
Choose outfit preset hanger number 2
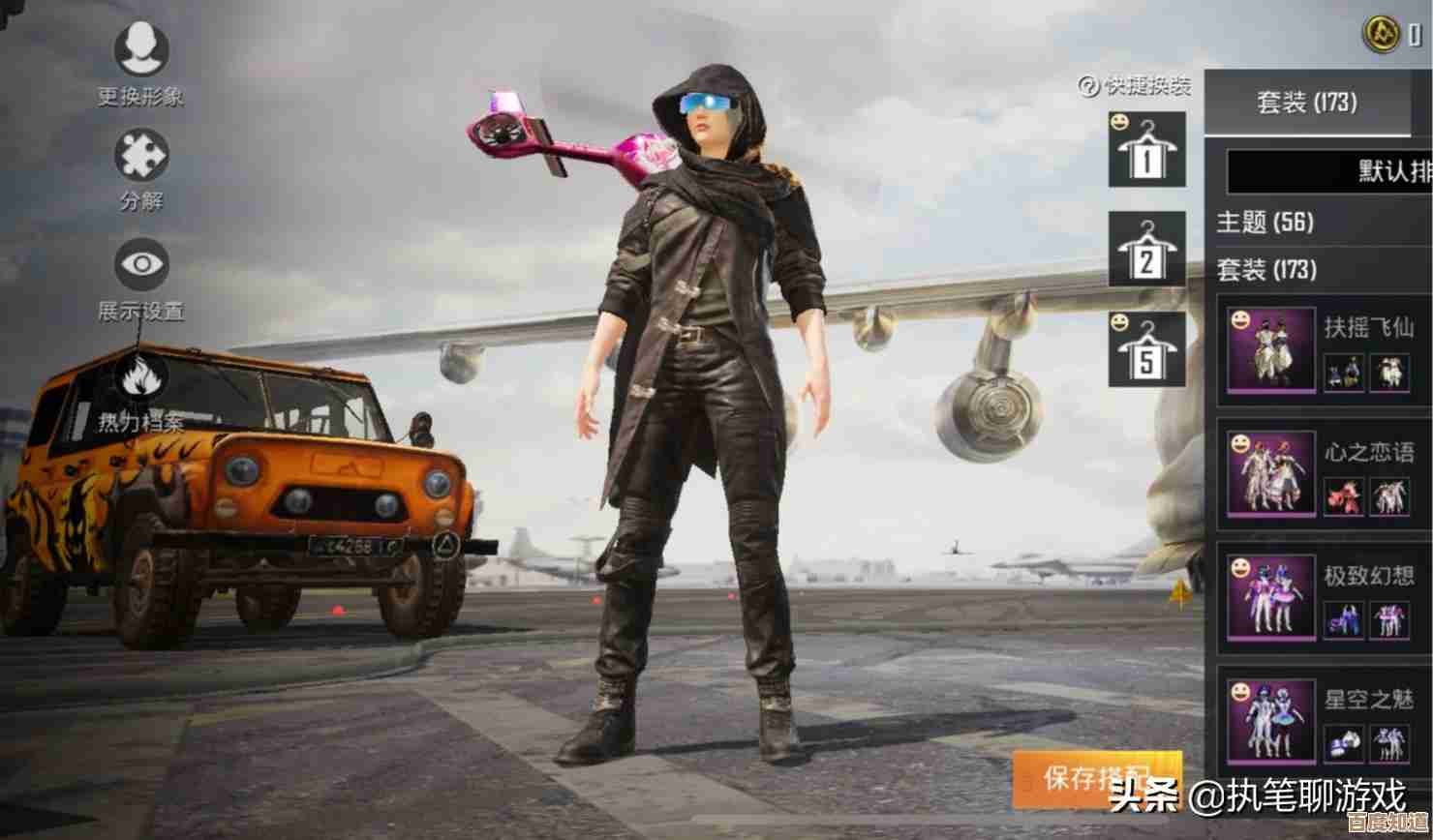[1147, 250]
